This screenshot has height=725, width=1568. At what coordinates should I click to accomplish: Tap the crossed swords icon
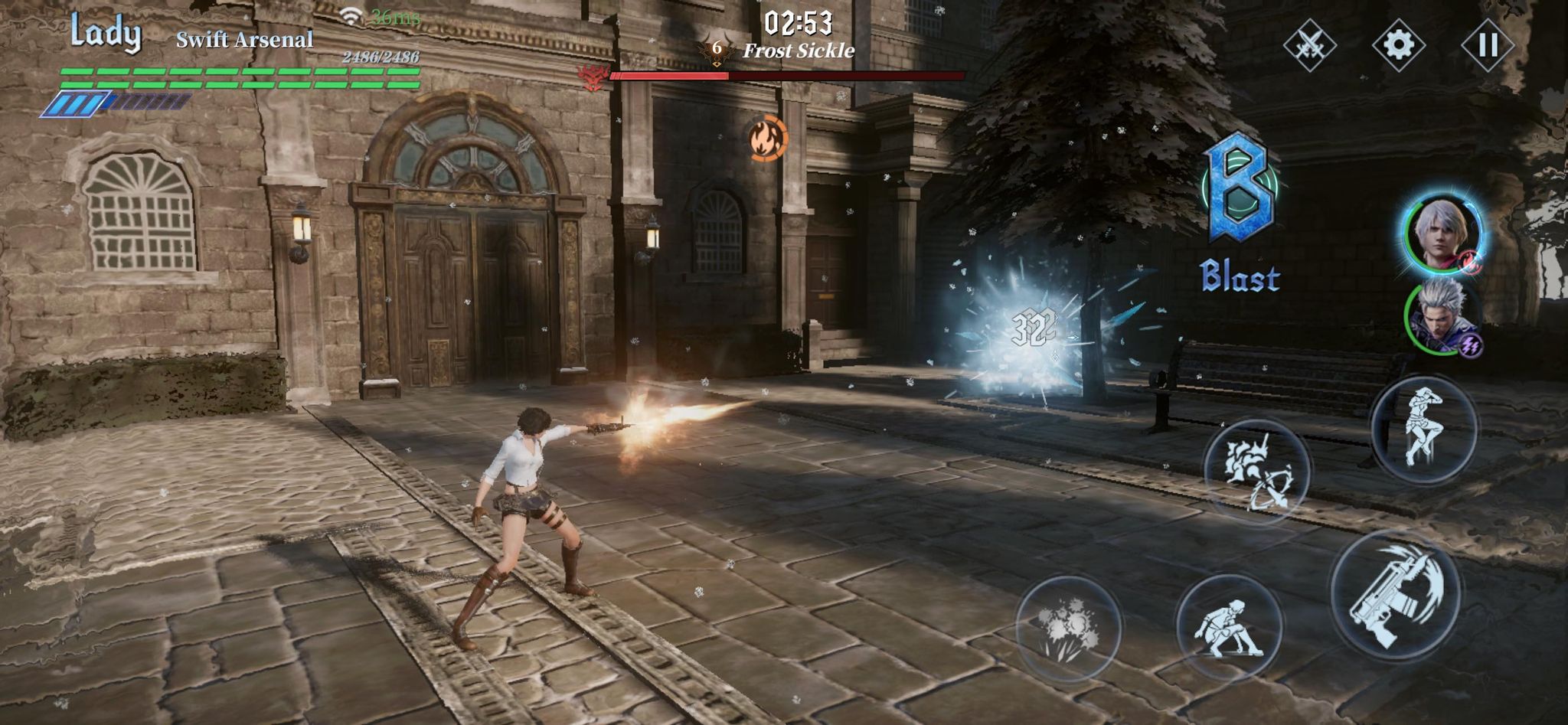coord(1309,45)
